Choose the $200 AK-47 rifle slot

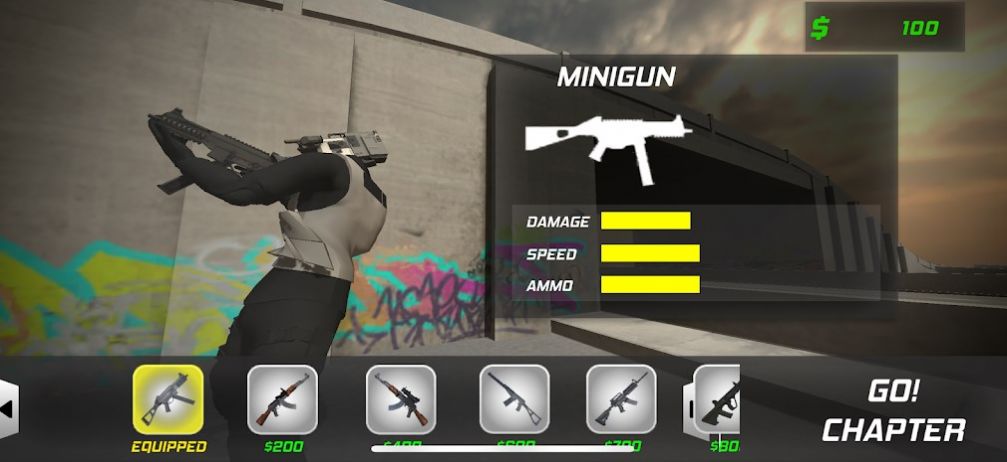pyautogui.click(x=282, y=398)
